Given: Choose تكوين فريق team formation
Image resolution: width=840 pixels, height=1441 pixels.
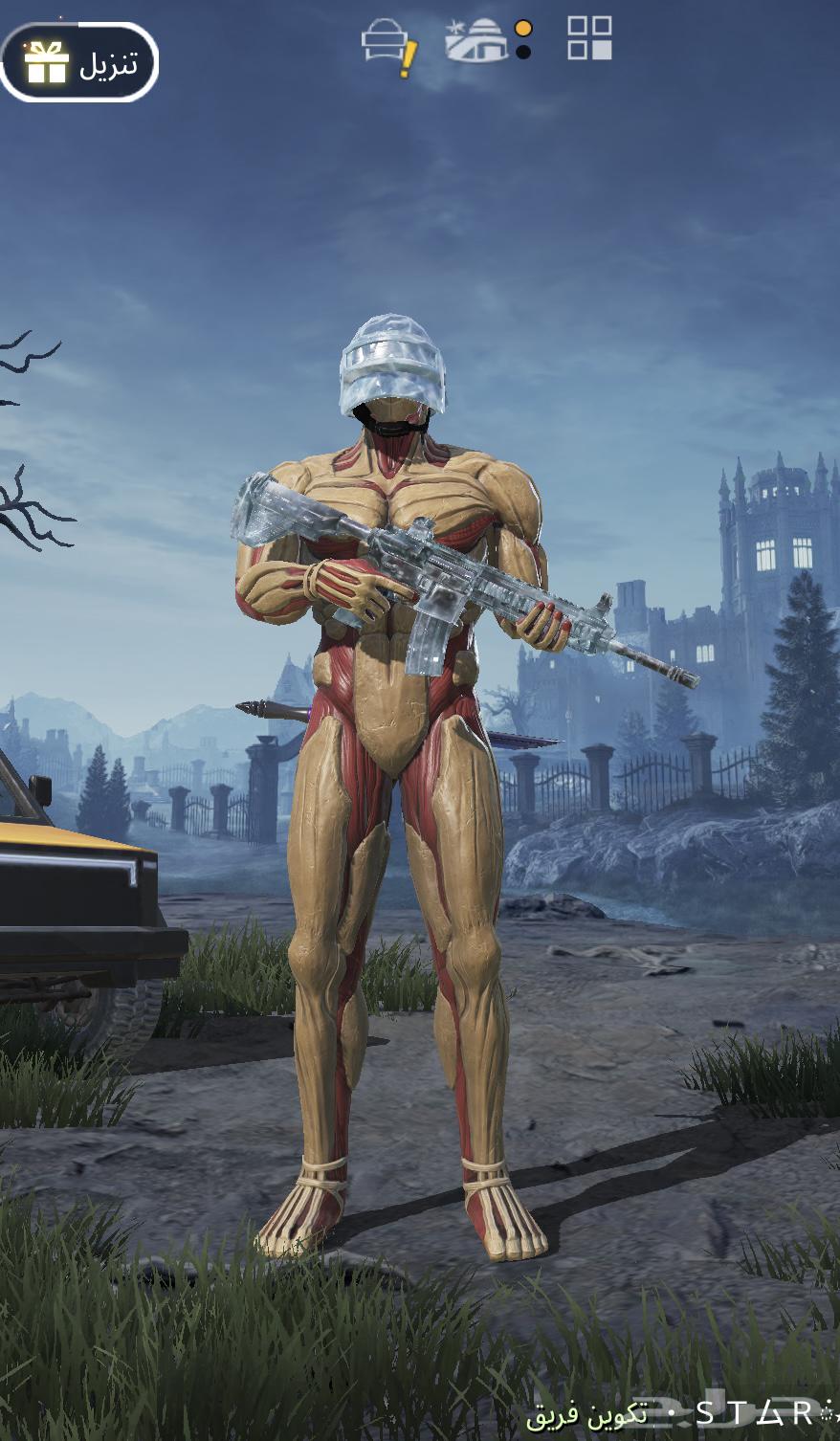Looking at the screenshot, I should (586, 1412).
